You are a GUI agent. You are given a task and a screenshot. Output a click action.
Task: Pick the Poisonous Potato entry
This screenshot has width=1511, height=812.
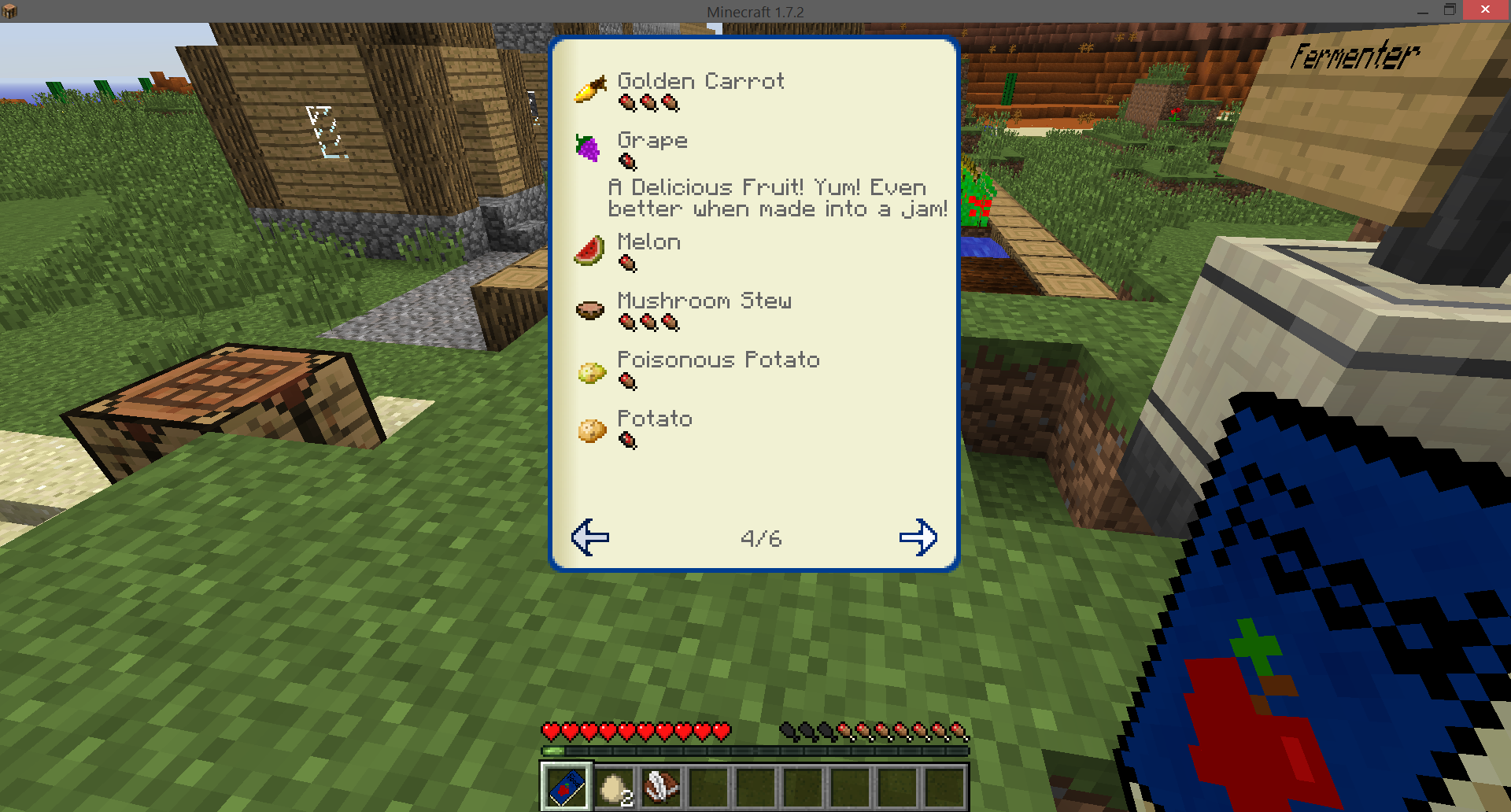pyautogui.click(x=718, y=360)
